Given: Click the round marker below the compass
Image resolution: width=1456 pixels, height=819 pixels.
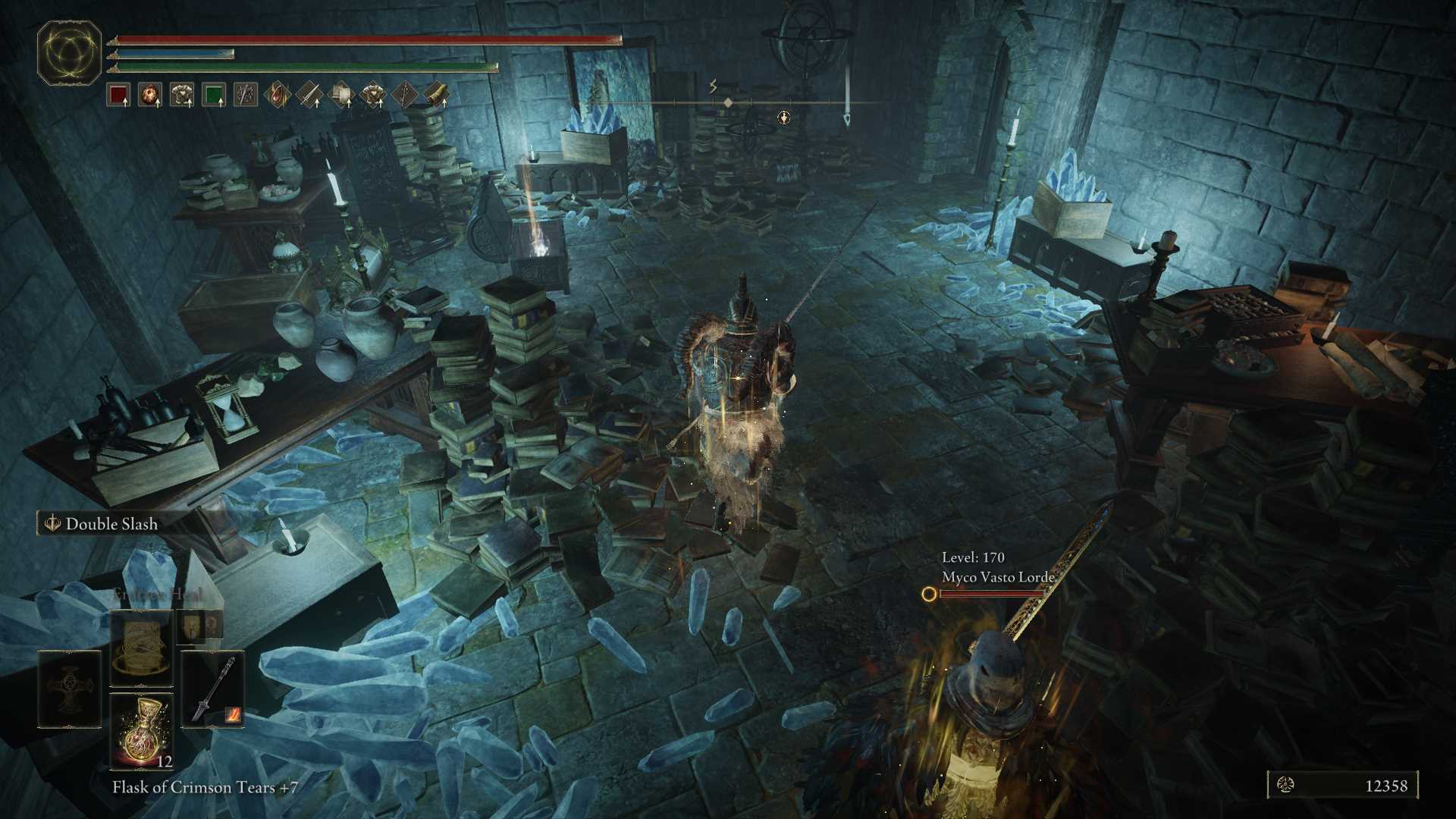Looking at the screenshot, I should (784, 118).
